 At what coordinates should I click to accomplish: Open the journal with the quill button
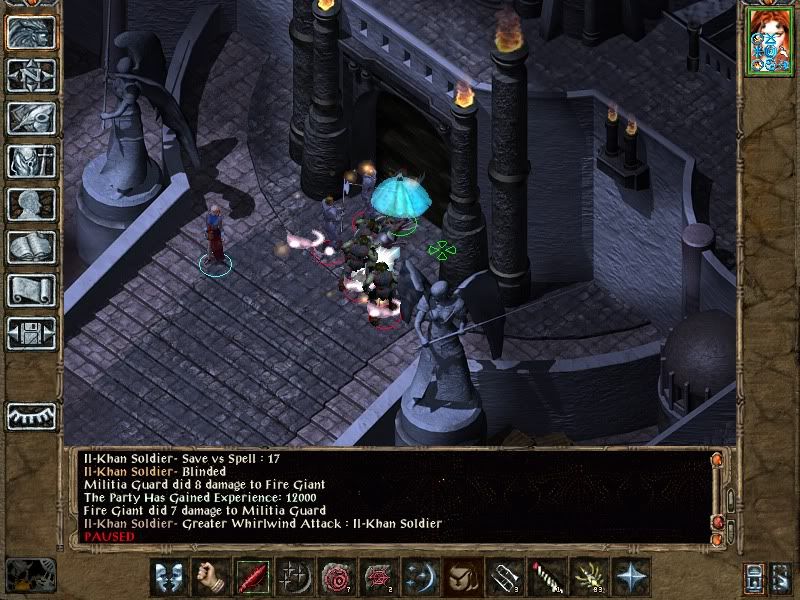[x=30, y=118]
